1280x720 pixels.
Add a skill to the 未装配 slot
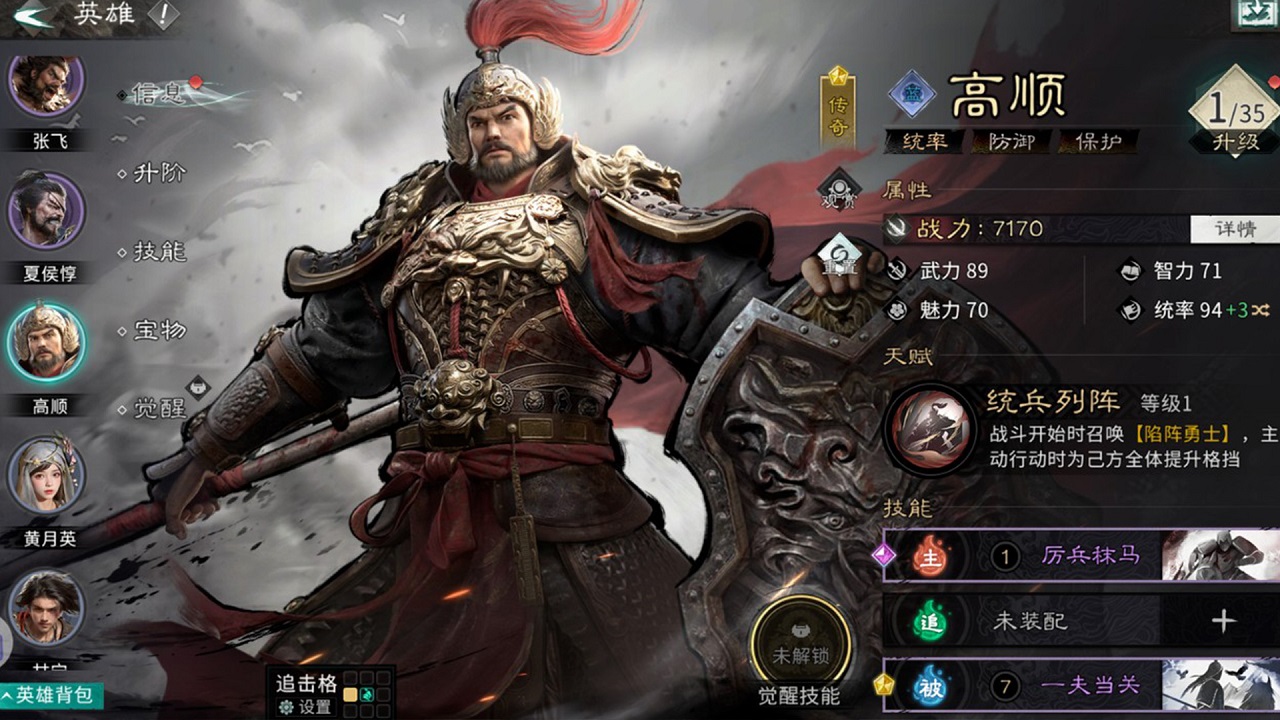click(x=1223, y=621)
